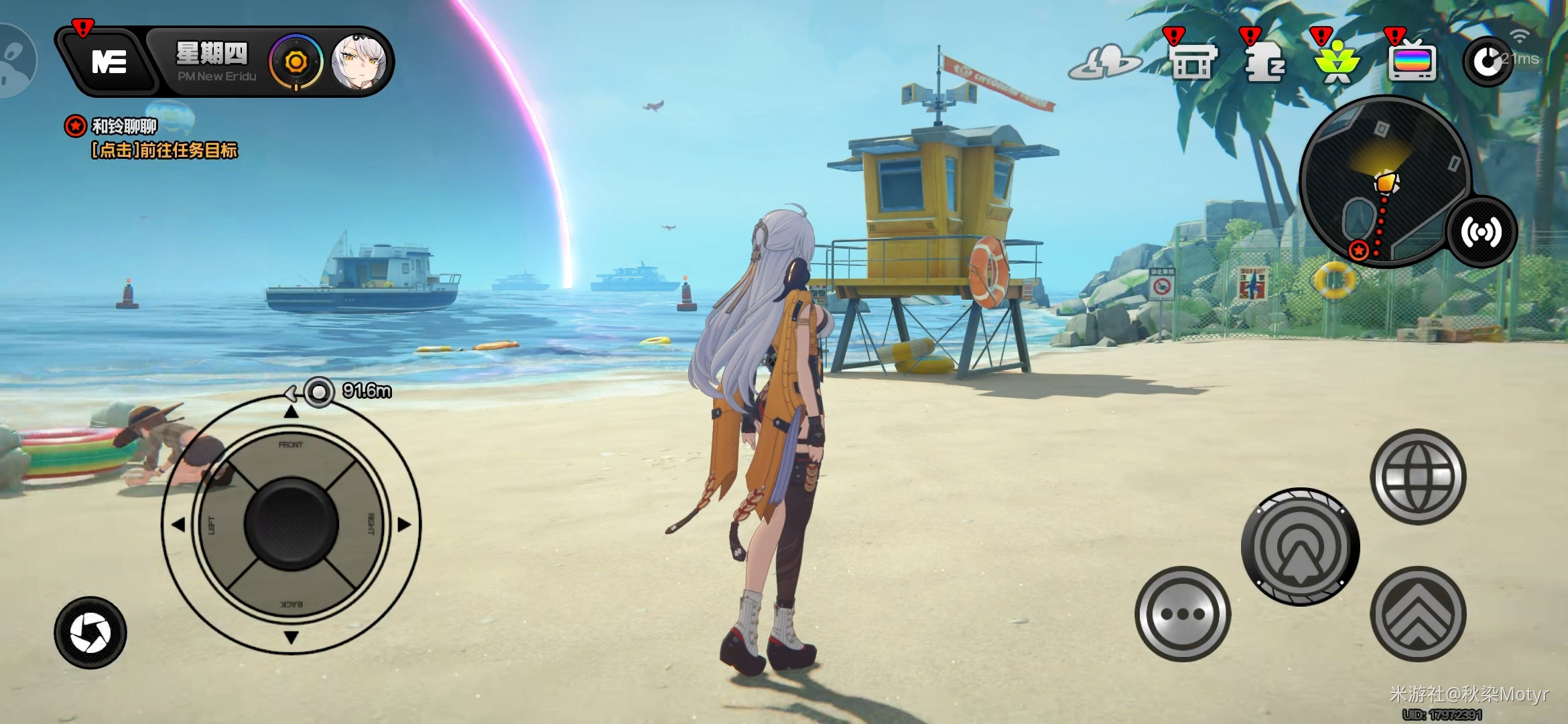Open the planet and spaceship icon
The height and width of the screenshot is (724, 1568).
1104,62
